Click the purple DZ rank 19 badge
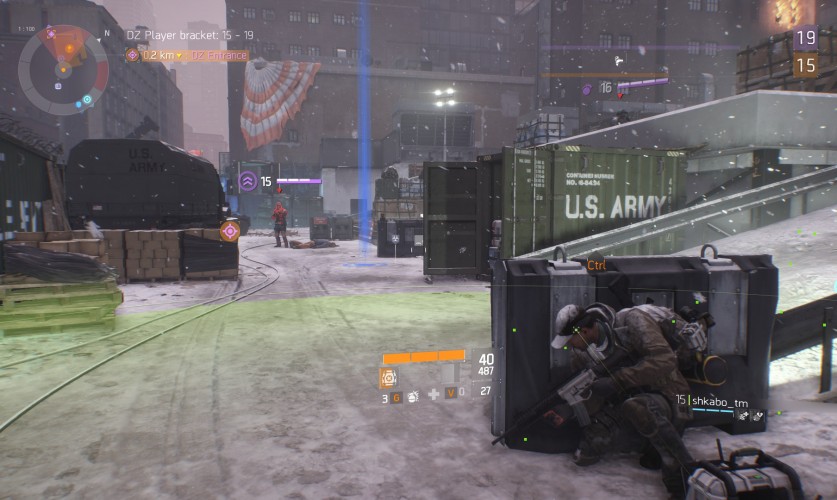837x500 pixels. tap(805, 39)
